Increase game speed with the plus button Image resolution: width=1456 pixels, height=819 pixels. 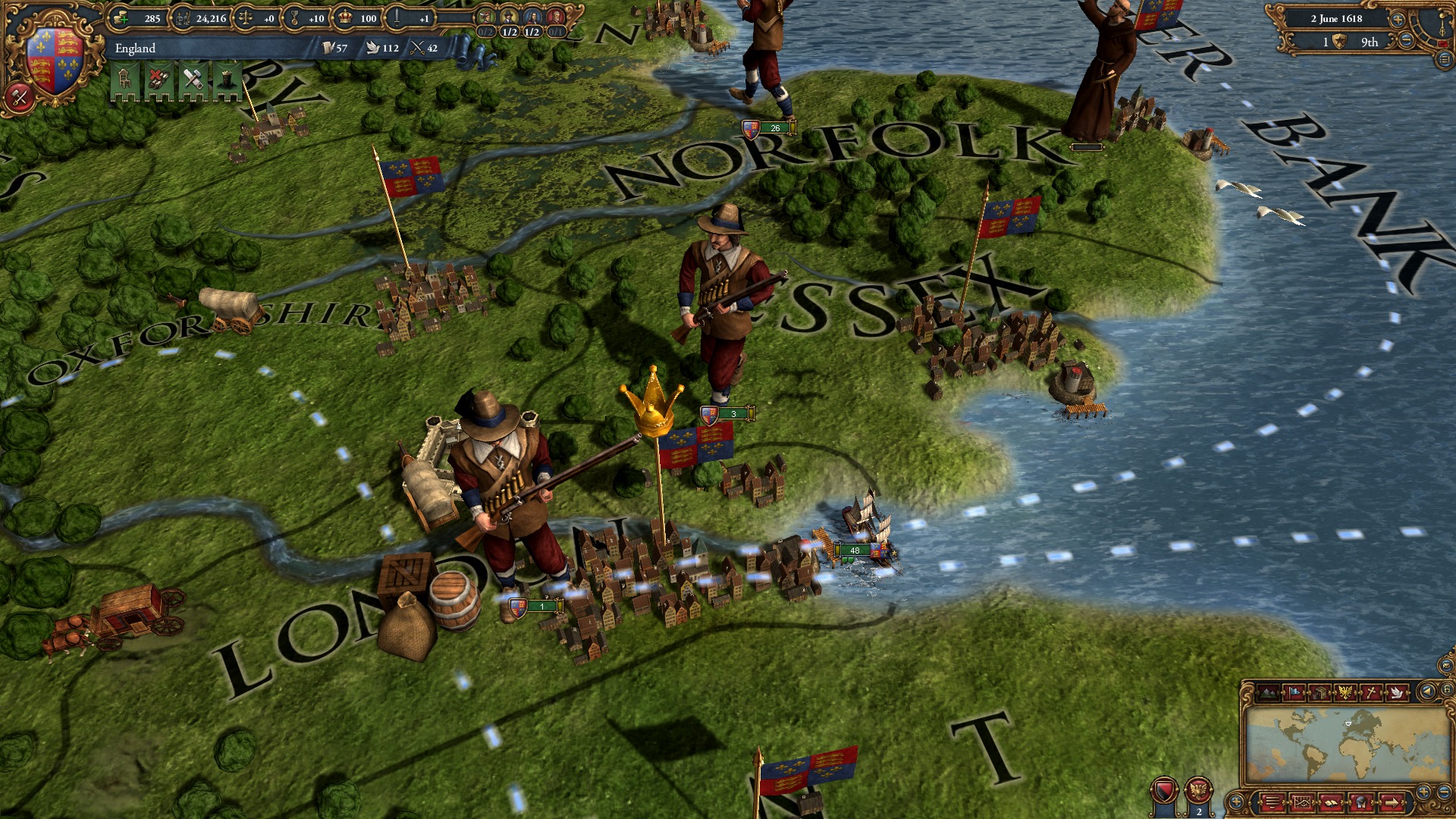coord(1397,20)
